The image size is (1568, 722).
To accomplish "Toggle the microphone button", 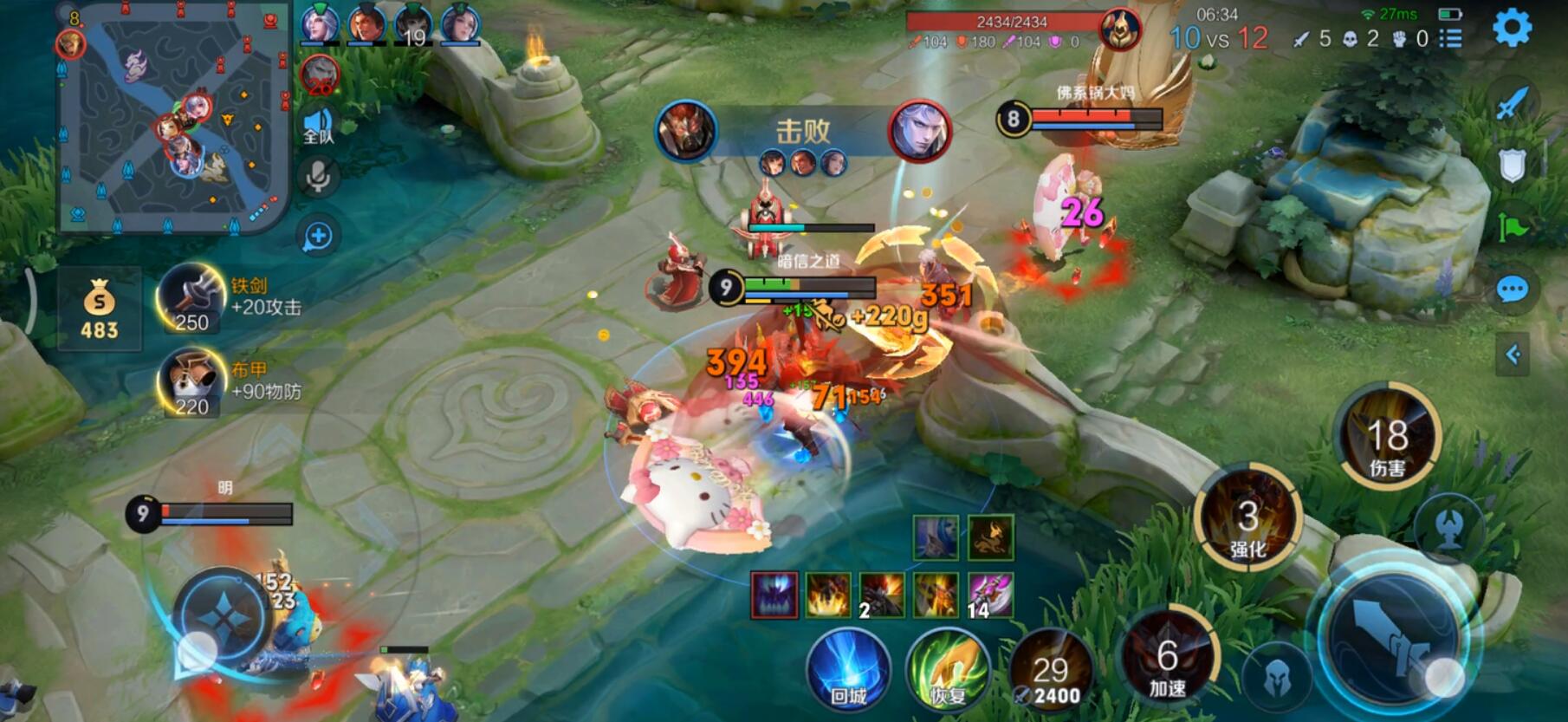I will point(318,178).
